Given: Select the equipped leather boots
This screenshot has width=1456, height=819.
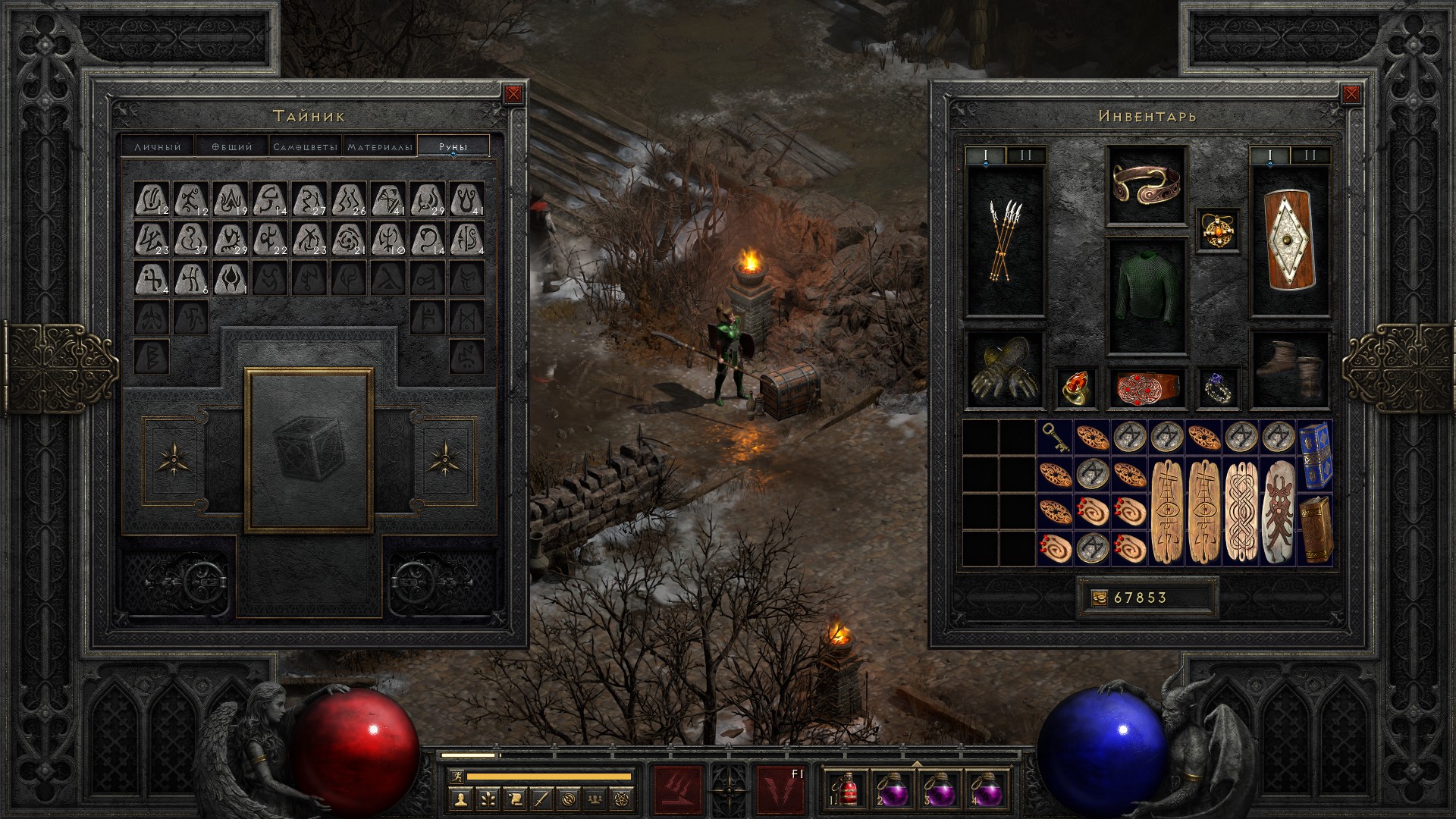Looking at the screenshot, I should pos(1290,370).
